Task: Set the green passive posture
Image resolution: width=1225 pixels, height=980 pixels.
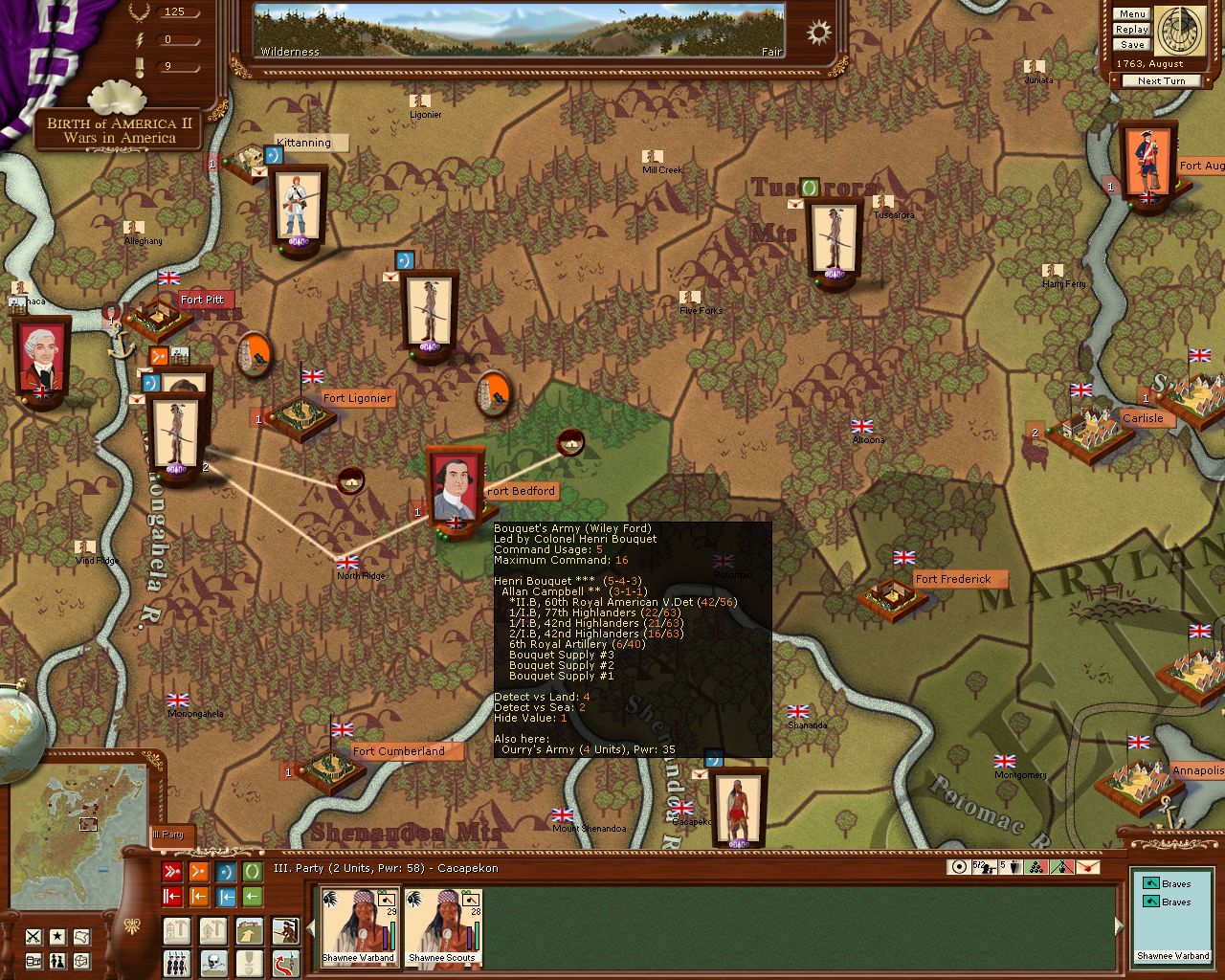Action: pos(252,872)
